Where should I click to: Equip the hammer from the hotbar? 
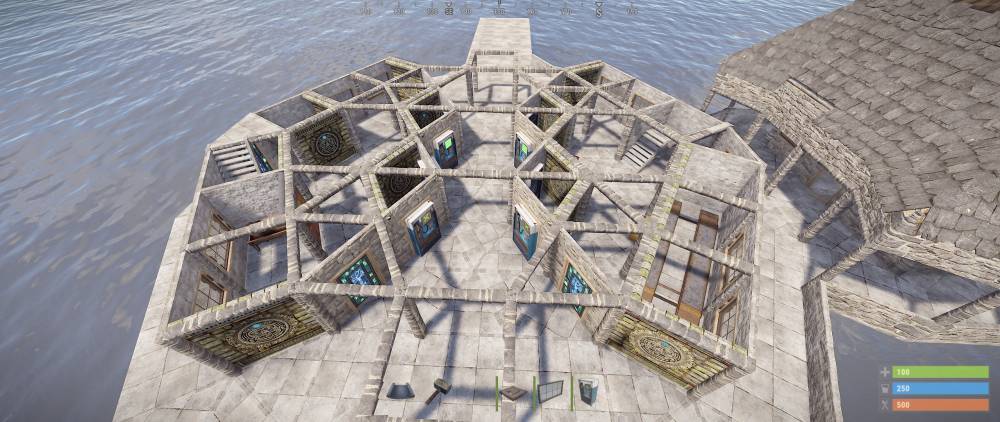pyautogui.click(x=440, y=391)
